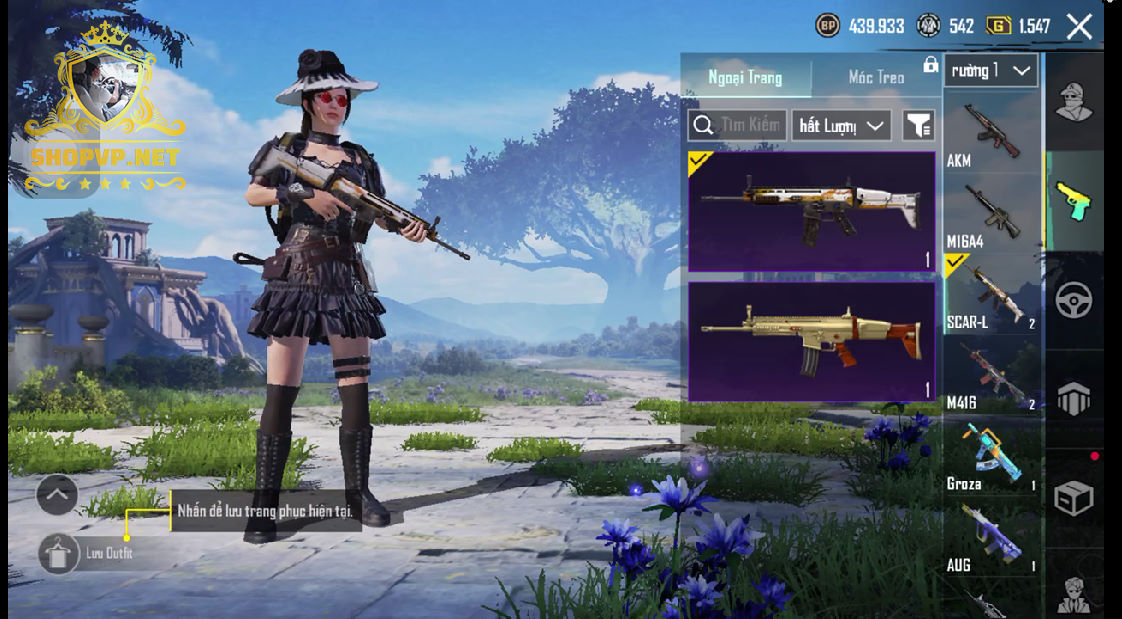Open the filter options button
Viewport: 1122px width, 619px height.
click(918, 125)
